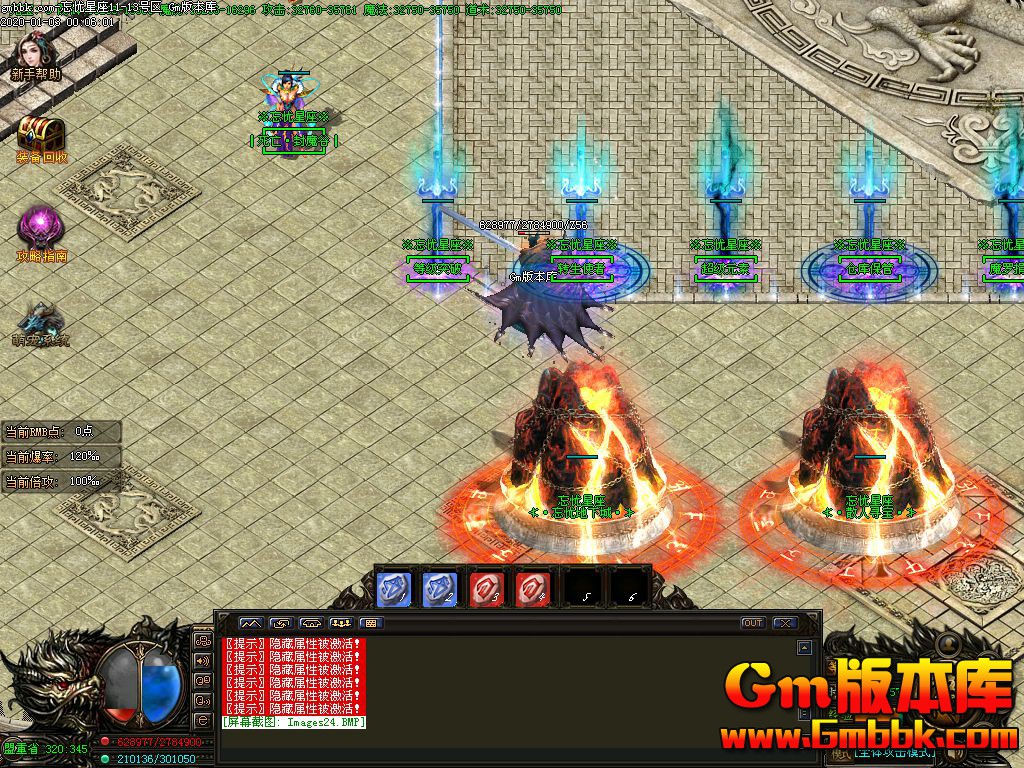
Task: Click the group members button on chat toolbar
Action: tap(340, 623)
